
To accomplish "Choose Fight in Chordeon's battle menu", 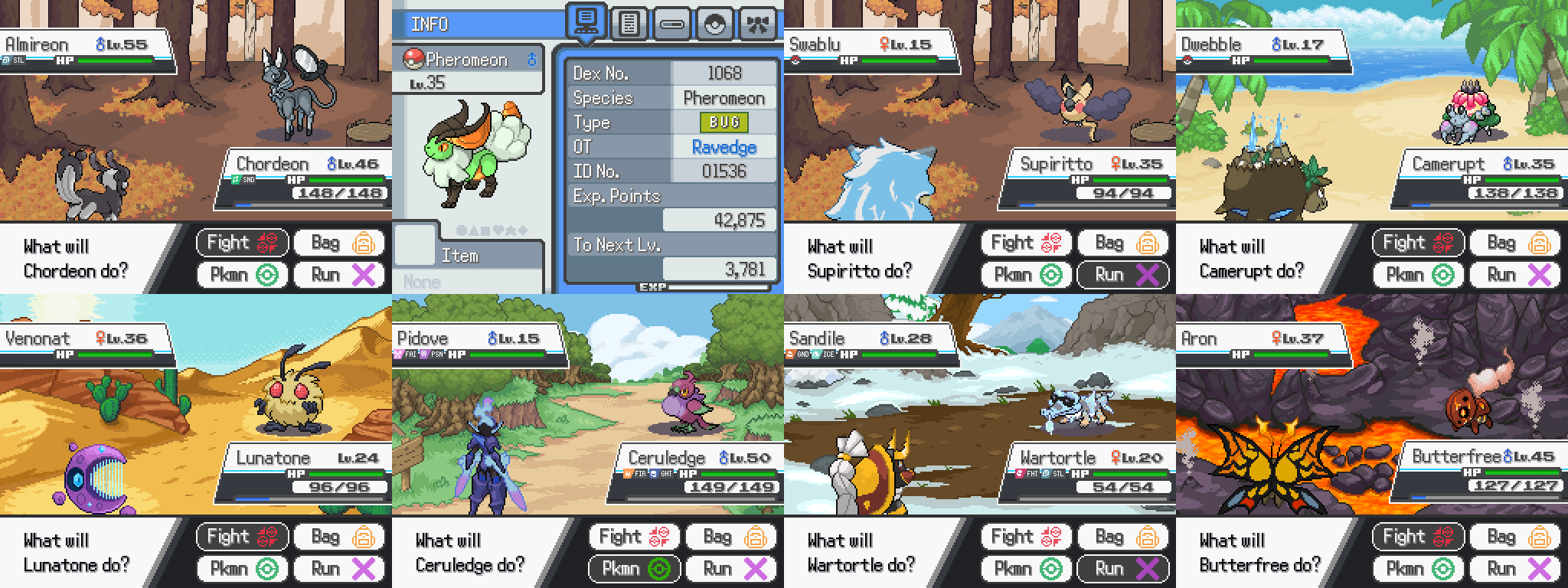I will click(242, 243).
